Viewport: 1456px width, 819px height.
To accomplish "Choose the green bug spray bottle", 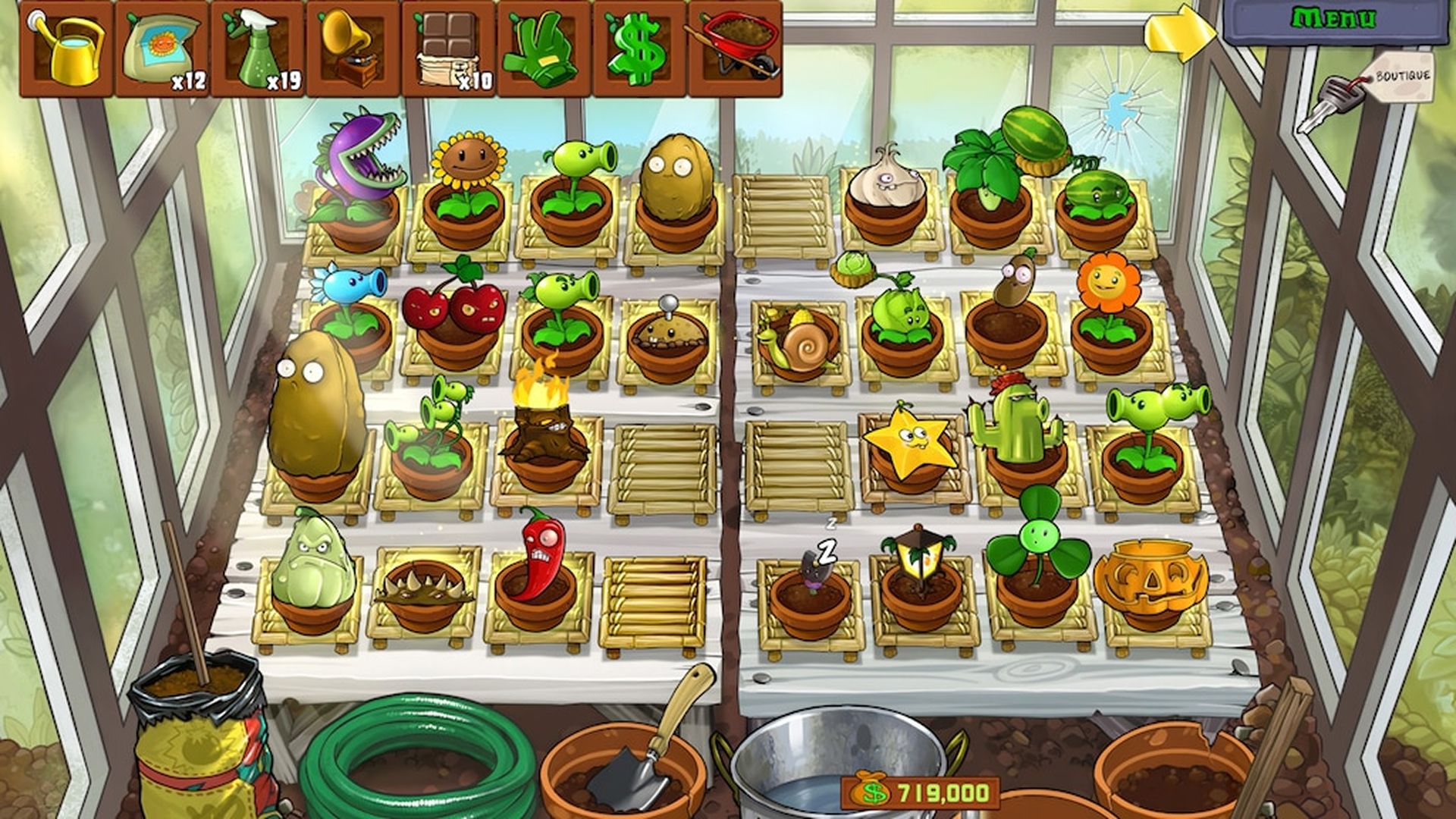I will click(x=258, y=49).
